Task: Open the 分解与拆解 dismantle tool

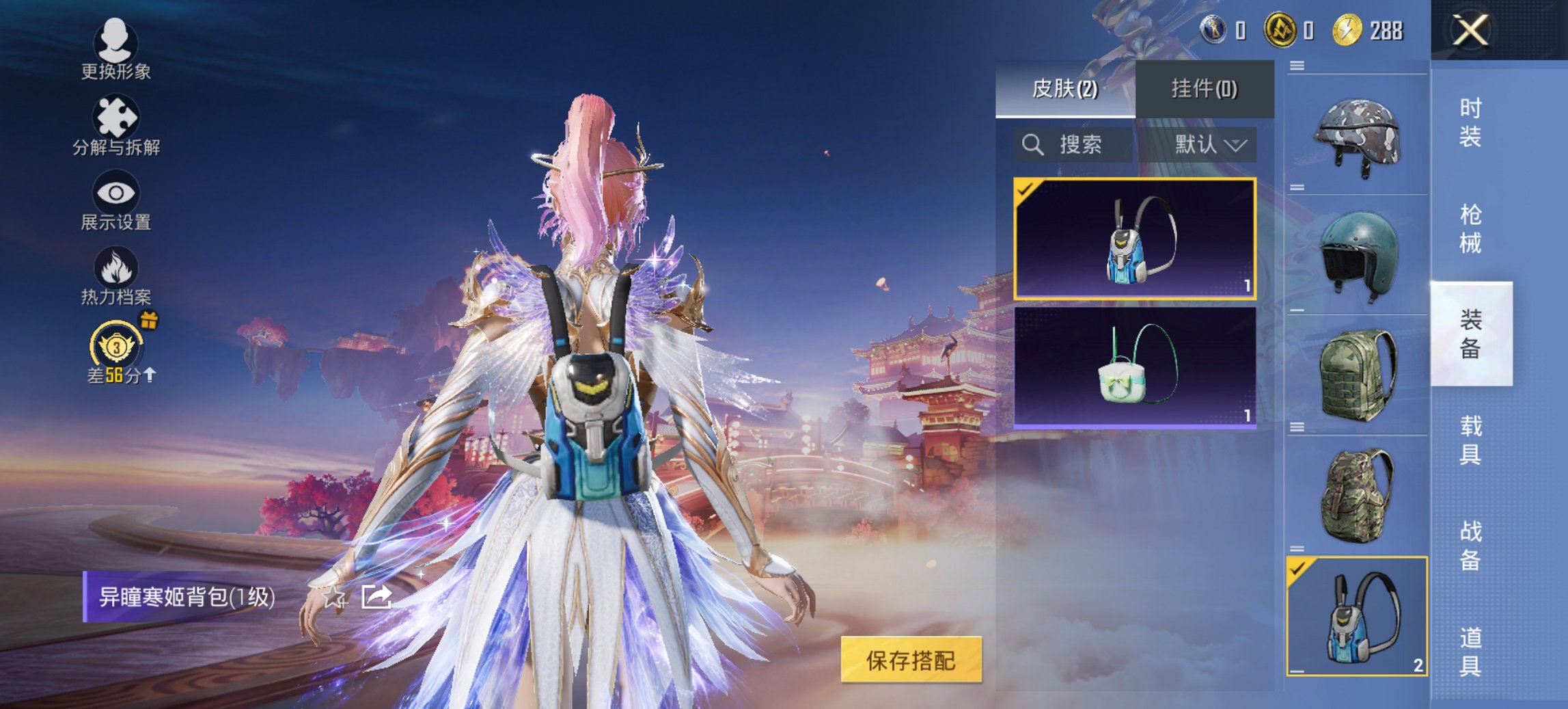Action: click(x=115, y=123)
